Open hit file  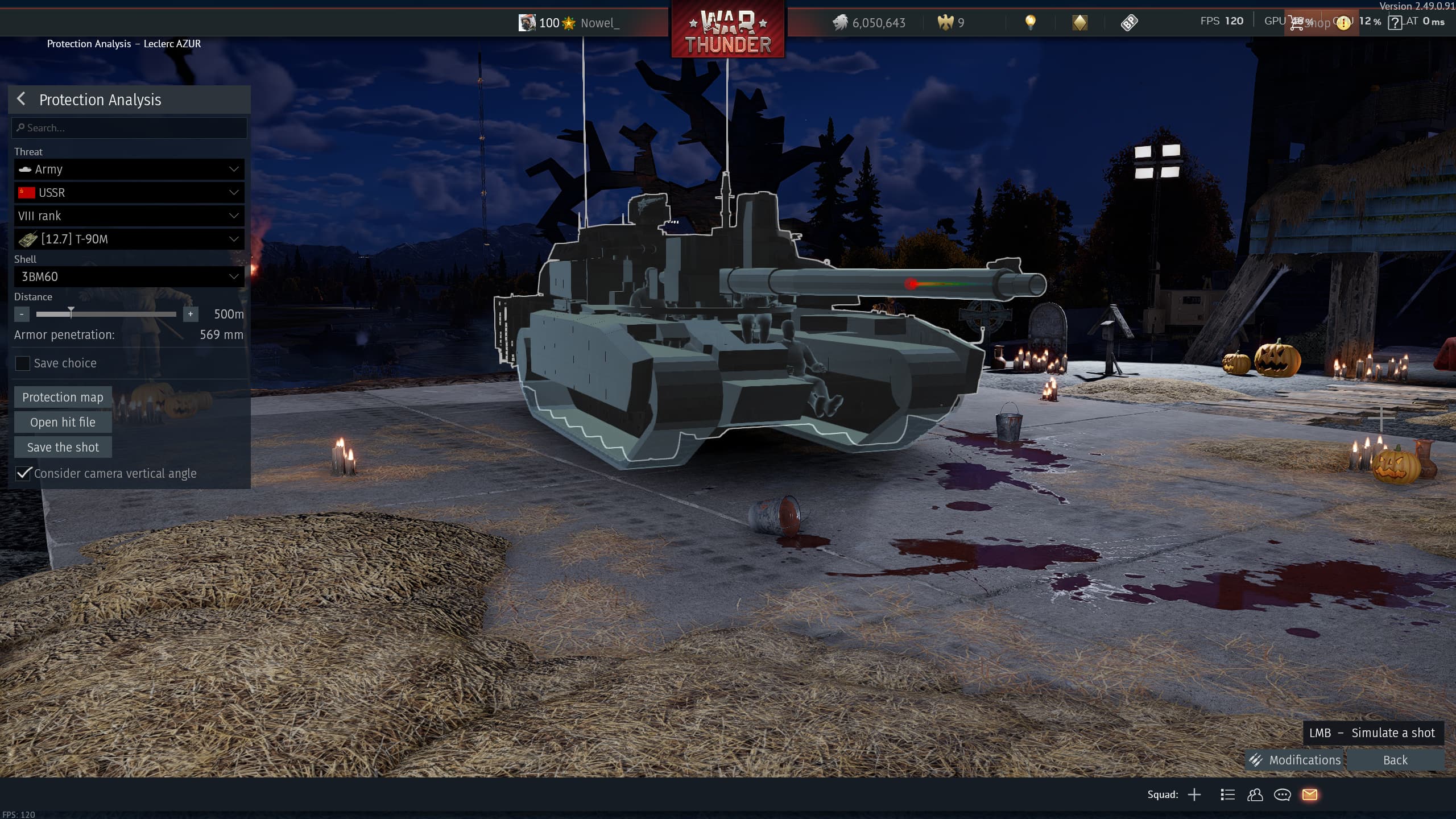click(x=63, y=423)
